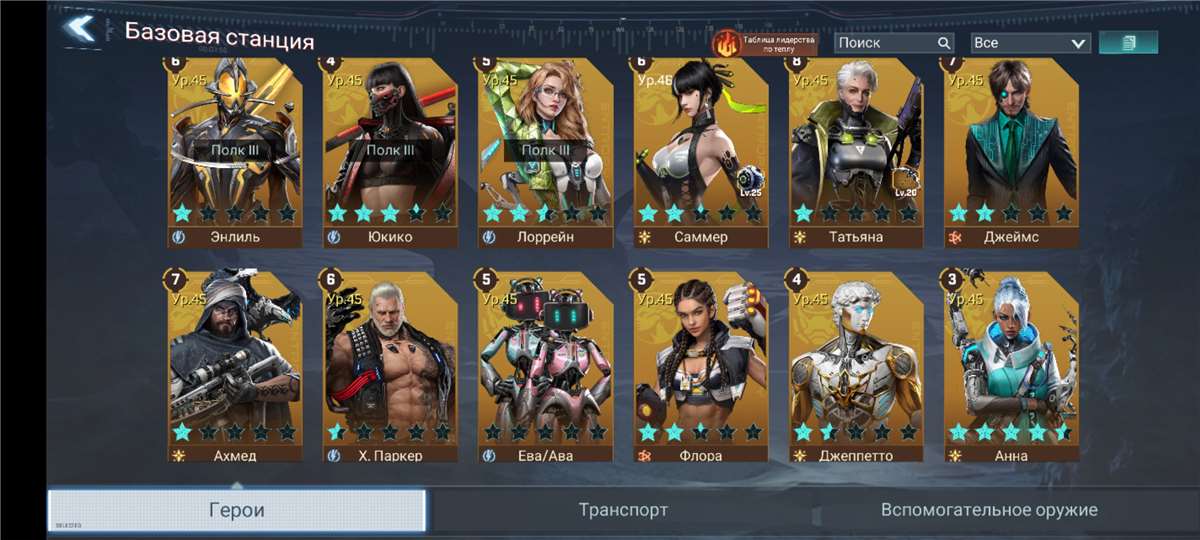Open the Вспомогательное оружие tab
This screenshot has width=1200, height=540.
click(x=988, y=510)
